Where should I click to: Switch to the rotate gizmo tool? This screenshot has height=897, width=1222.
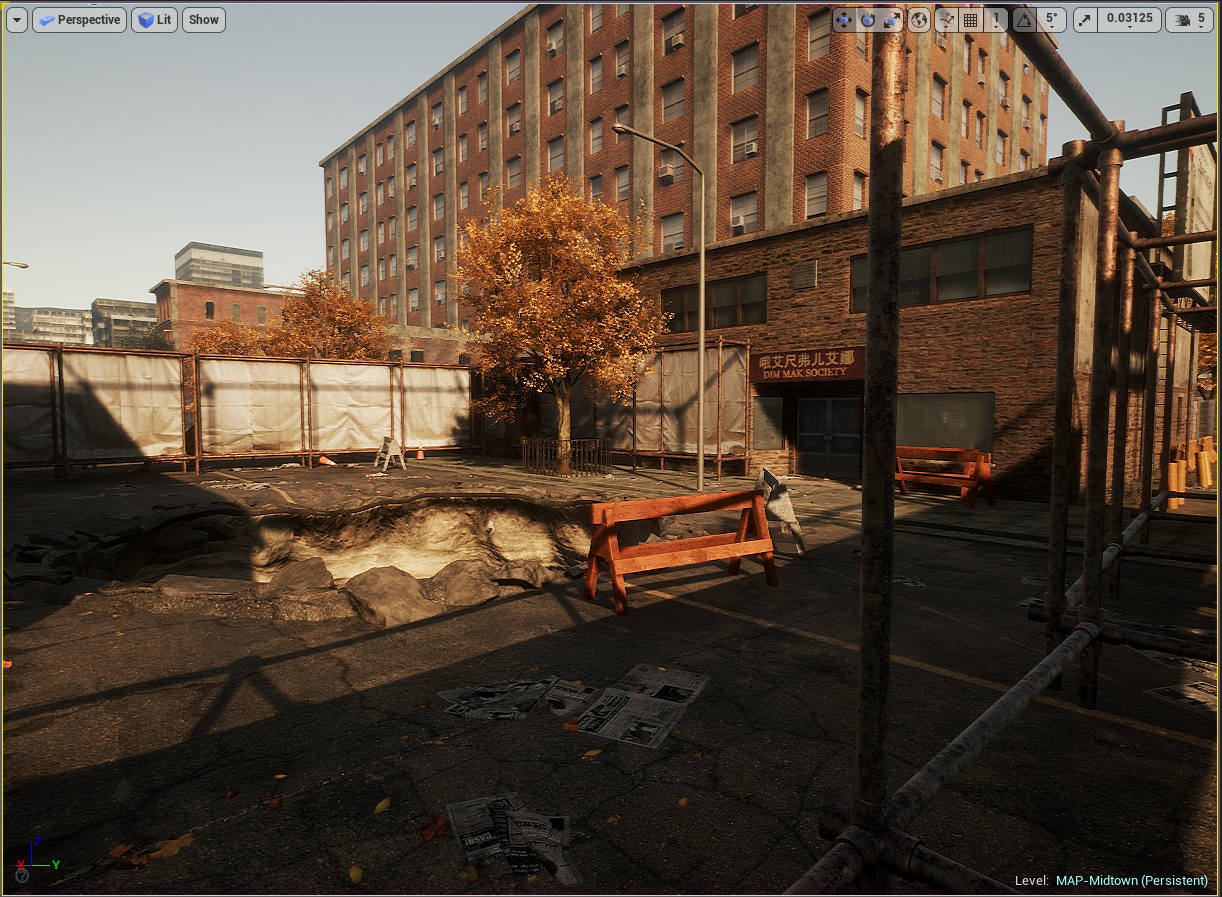pyautogui.click(x=867, y=20)
